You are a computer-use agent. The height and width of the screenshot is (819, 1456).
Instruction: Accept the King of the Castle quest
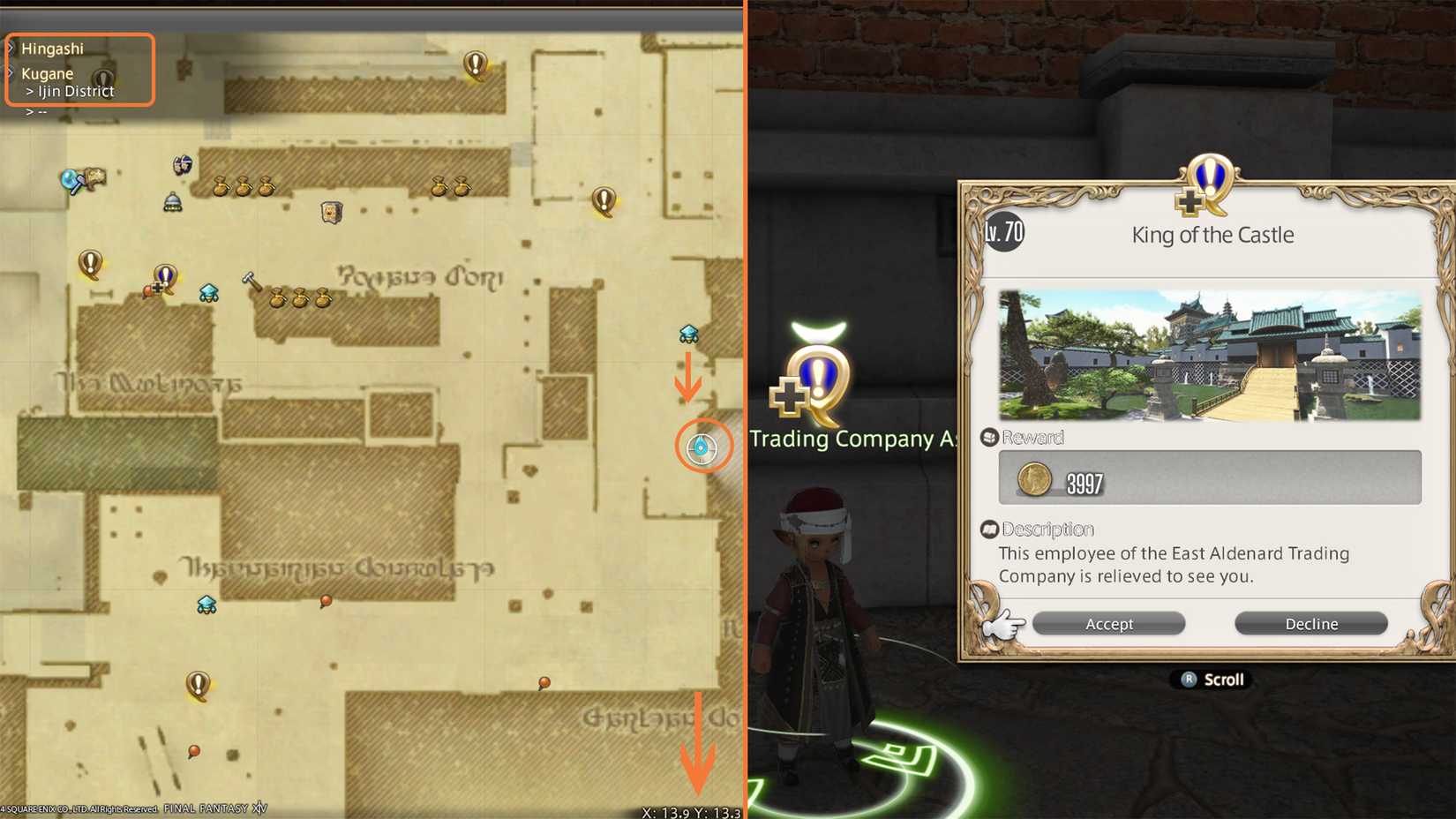pyautogui.click(x=1108, y=623)
